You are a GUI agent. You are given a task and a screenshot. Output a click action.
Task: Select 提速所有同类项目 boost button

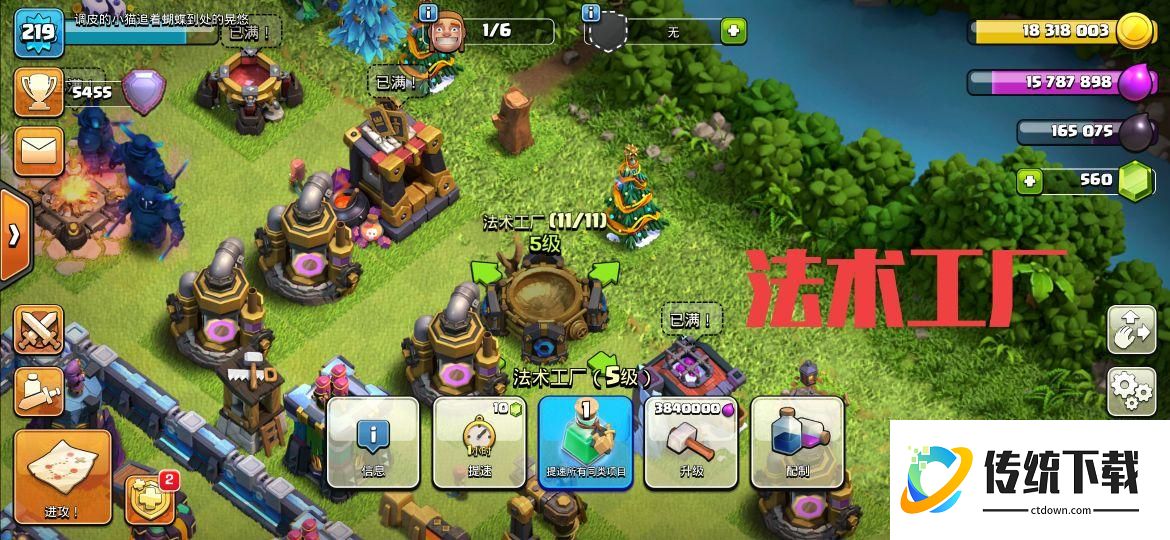pyautogui.click(x=585, y=442)
